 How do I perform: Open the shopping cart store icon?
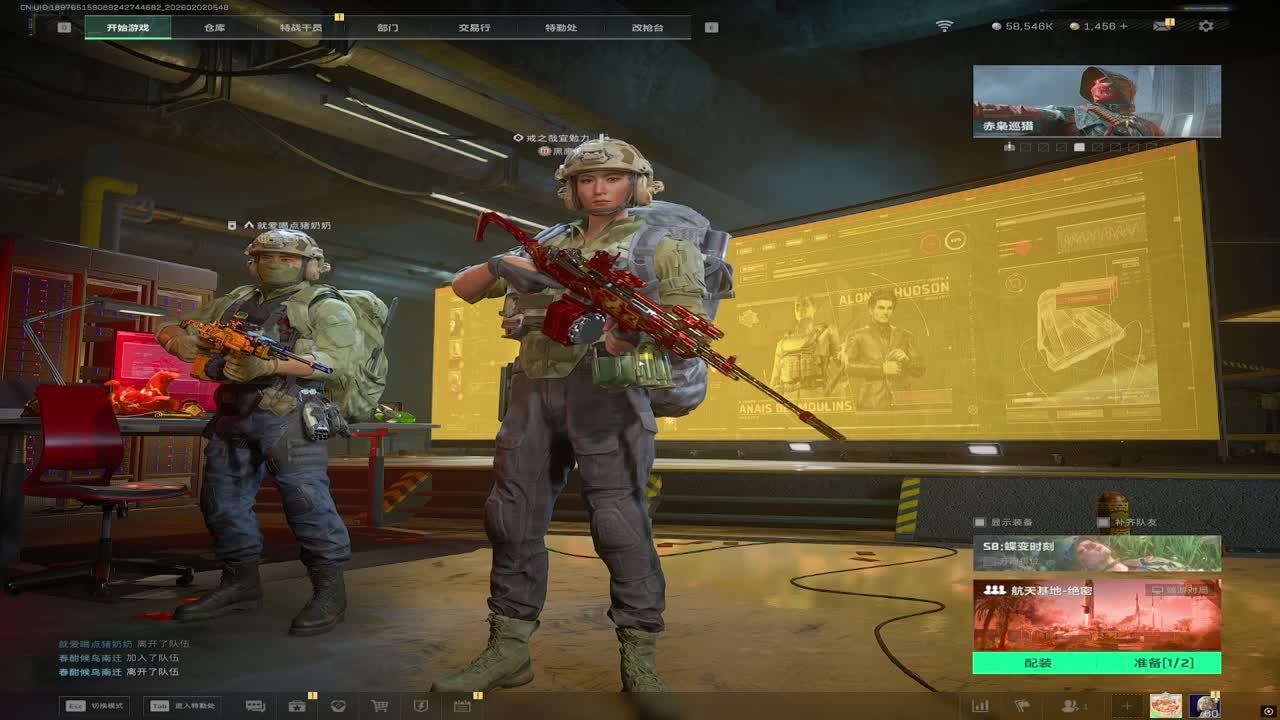click(379, 706)
